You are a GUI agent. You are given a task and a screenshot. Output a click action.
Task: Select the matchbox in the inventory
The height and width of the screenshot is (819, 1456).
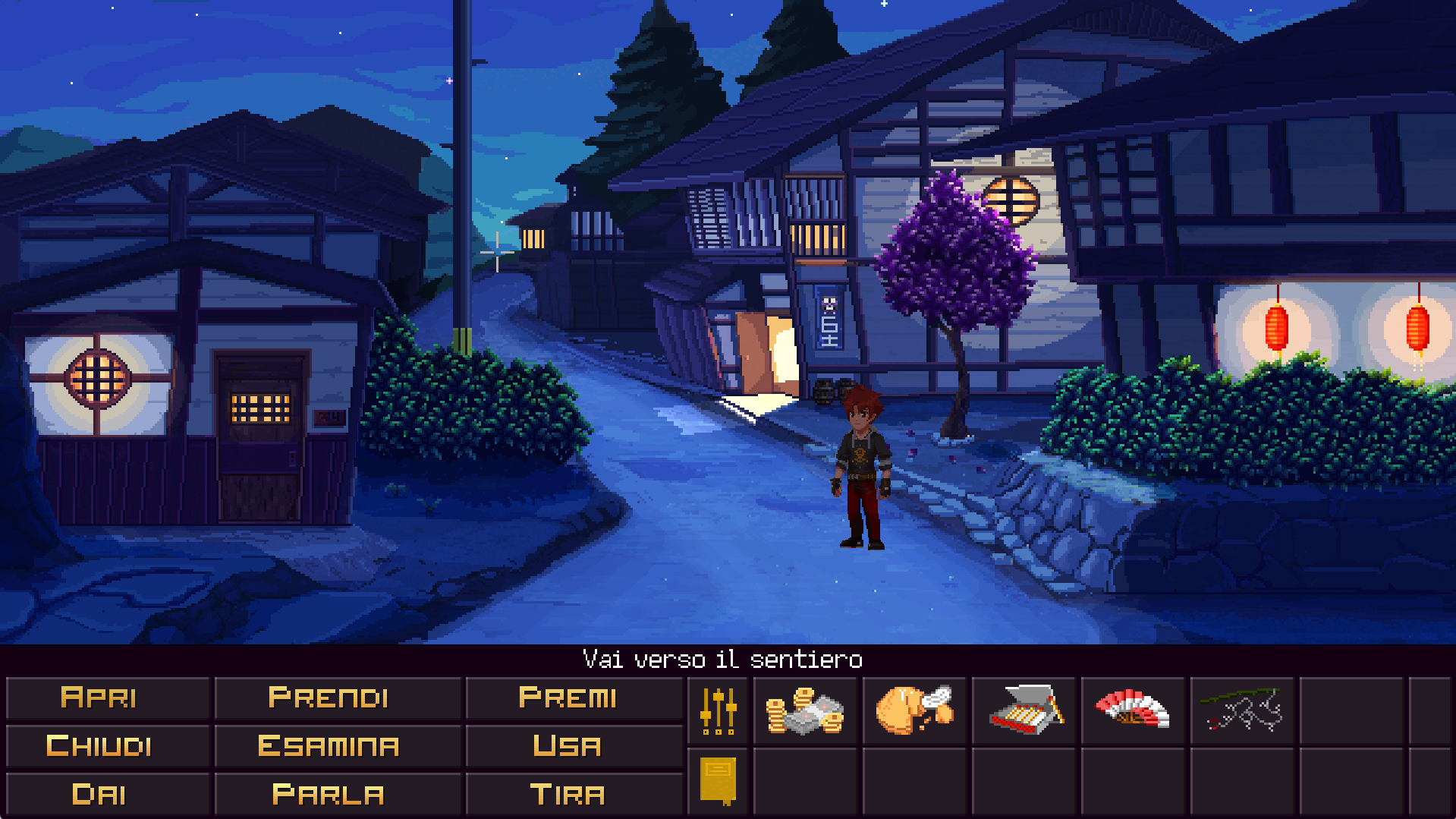[1024, 711]
